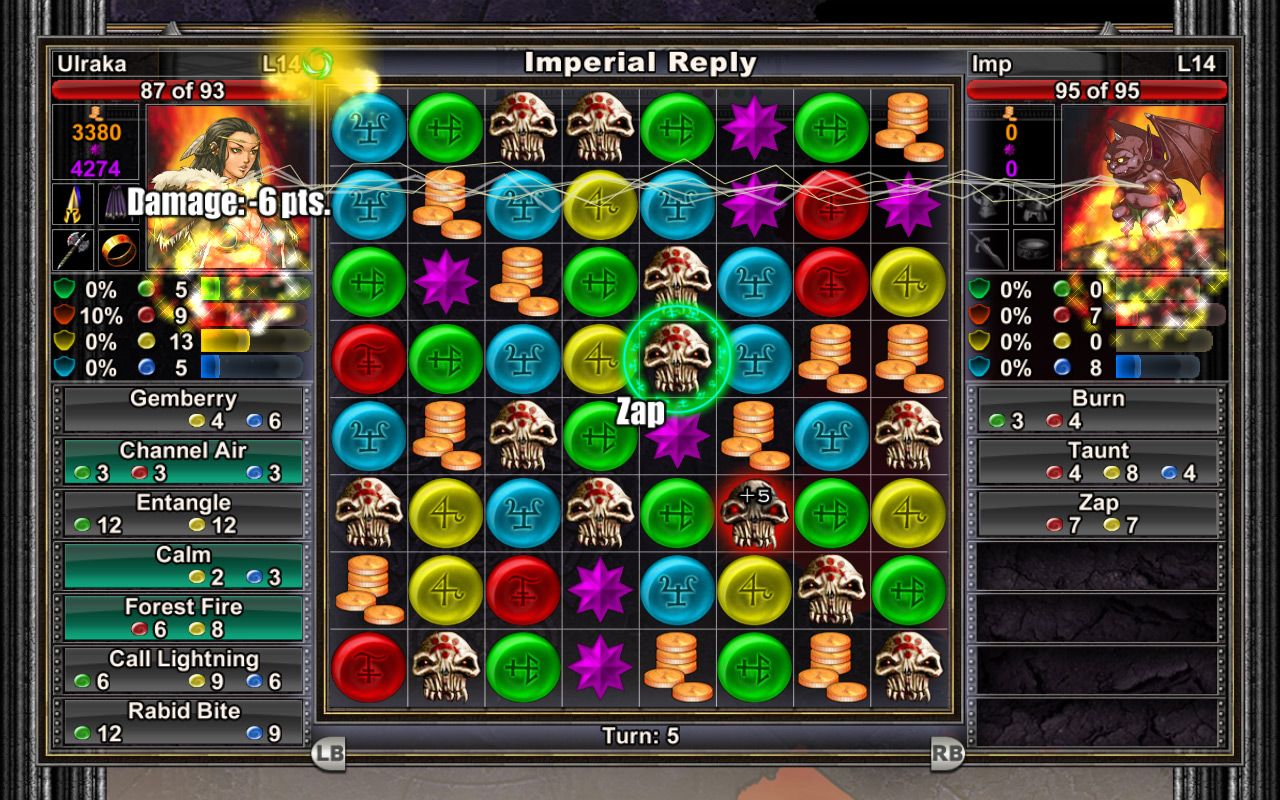Image resolution: width=1280 pixels, height=800 pixels.
Task: Check Ulraka's equipped golden trident weapon
Action: [73, 203]
